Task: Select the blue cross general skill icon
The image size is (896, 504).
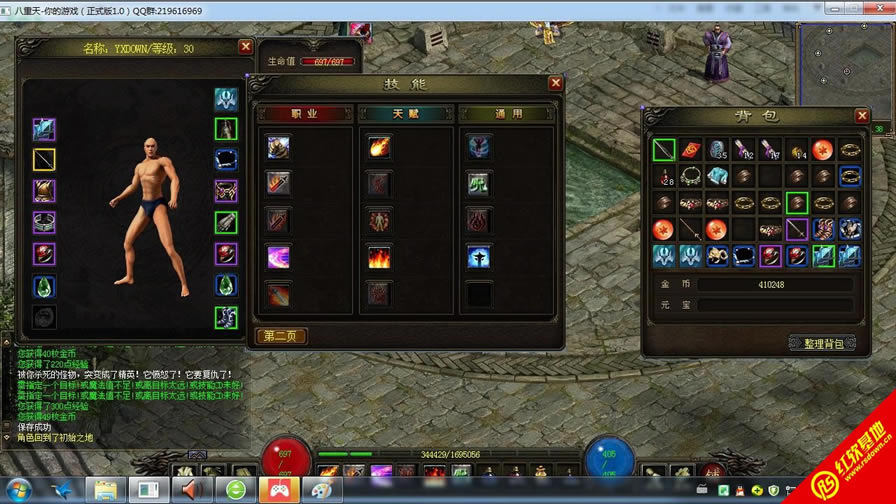Action: [479, 257]
